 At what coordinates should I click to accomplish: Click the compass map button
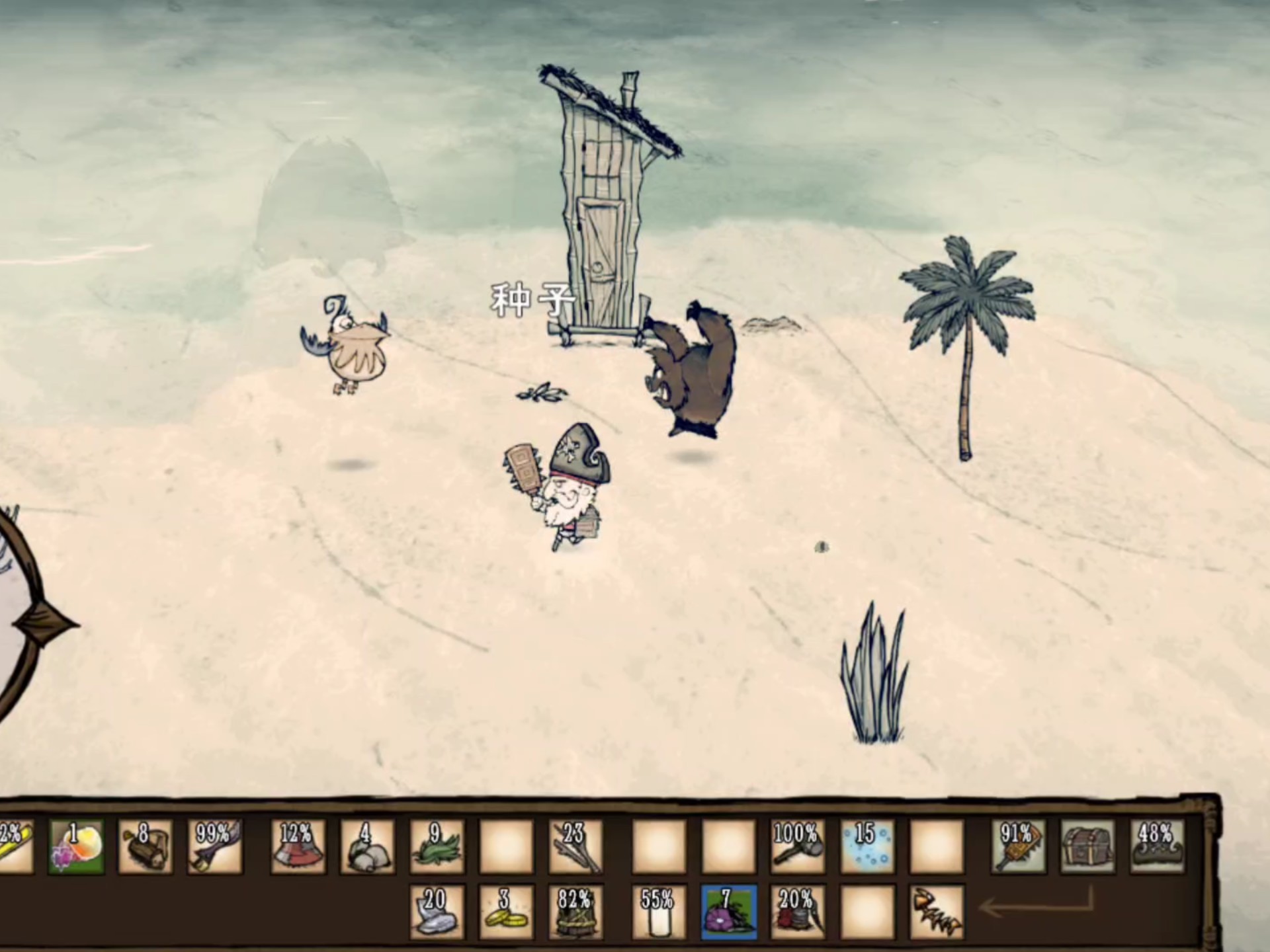click(x=26, y=621)
